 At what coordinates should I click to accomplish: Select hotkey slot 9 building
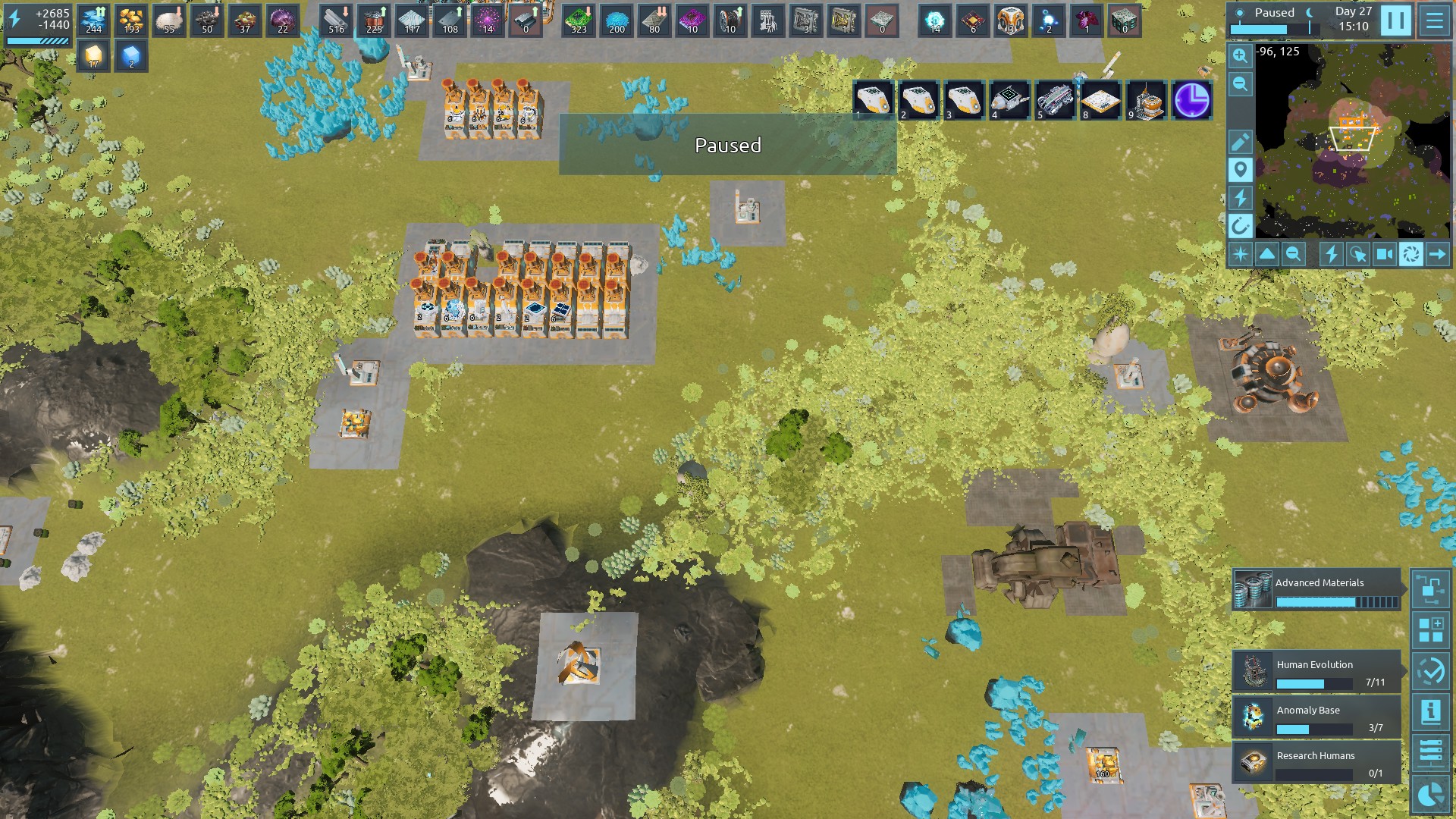(1146, 100)
